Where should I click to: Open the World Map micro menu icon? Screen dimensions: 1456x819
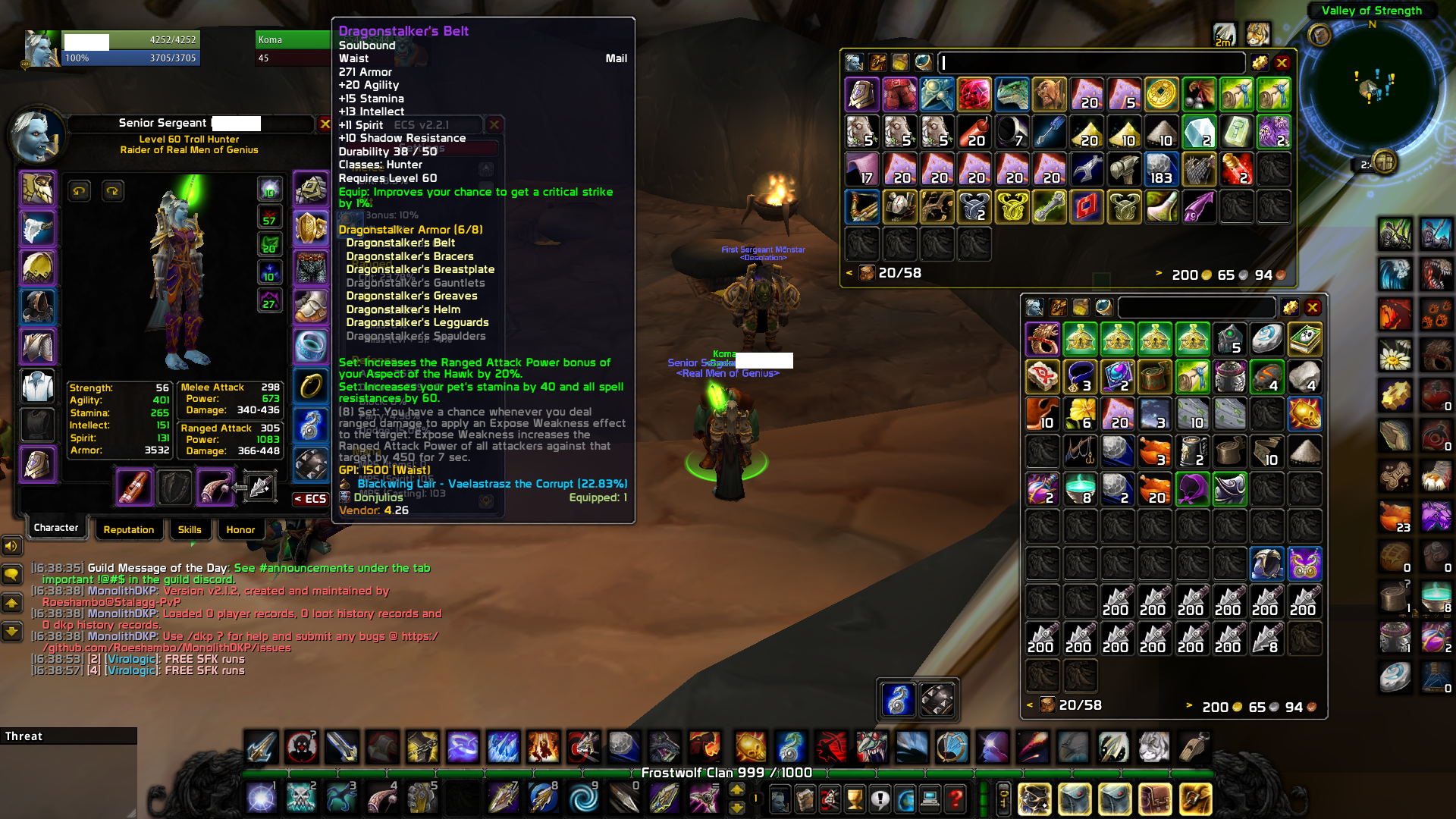click(905, 798)
